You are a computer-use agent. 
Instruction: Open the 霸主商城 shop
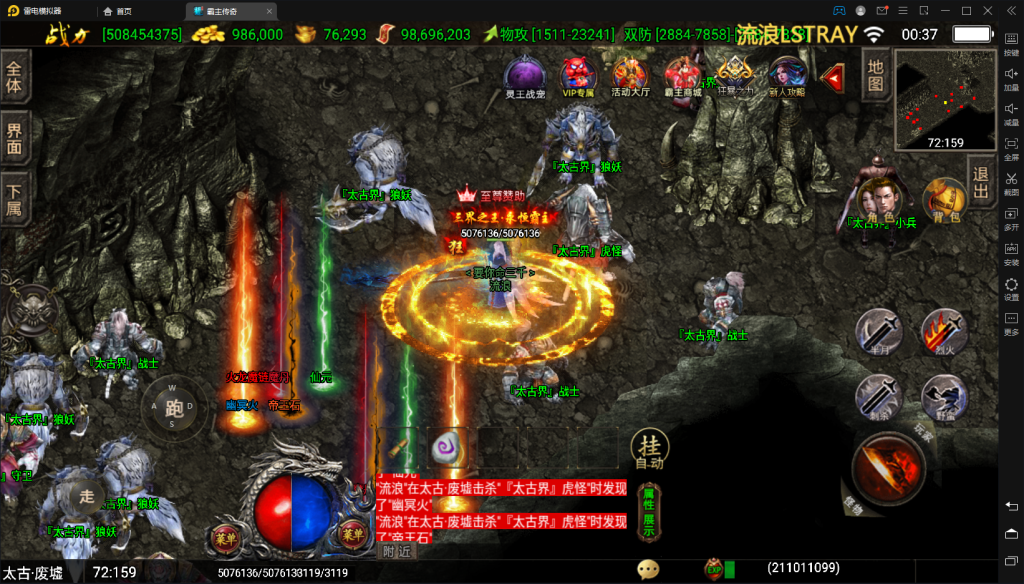click(682, 76)
